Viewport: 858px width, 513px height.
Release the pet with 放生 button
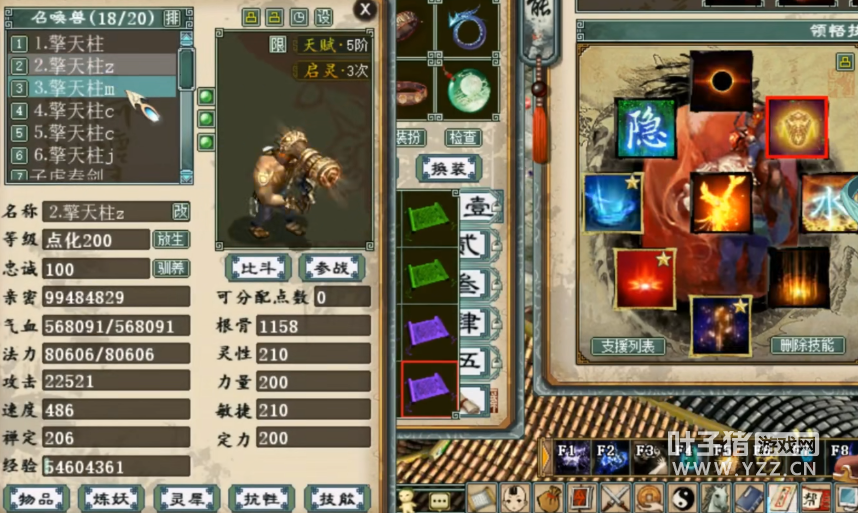click(x=170, y=239)
